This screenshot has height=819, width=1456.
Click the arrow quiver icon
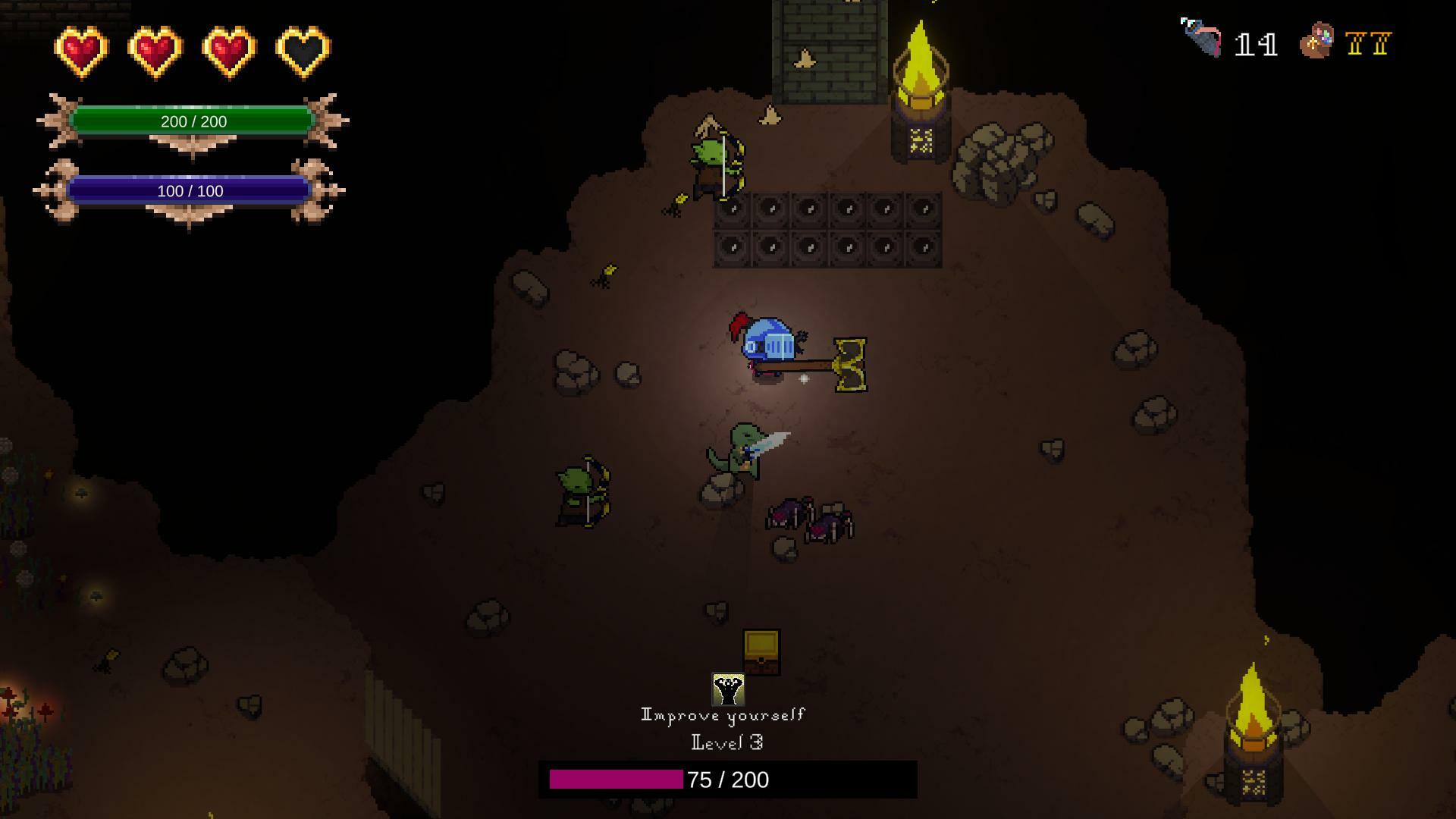pos(1202,38)
